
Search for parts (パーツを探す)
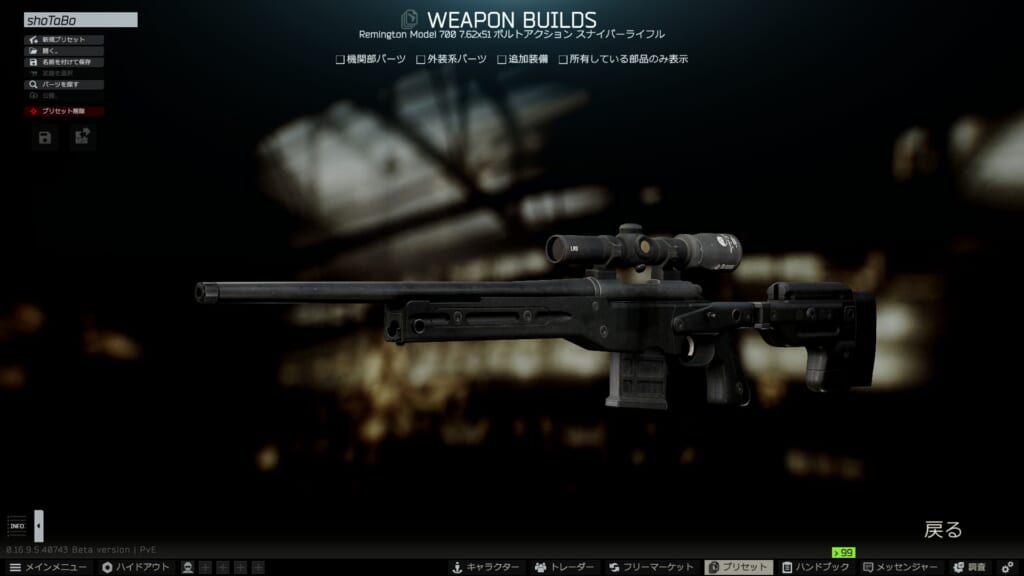[64, 85]
